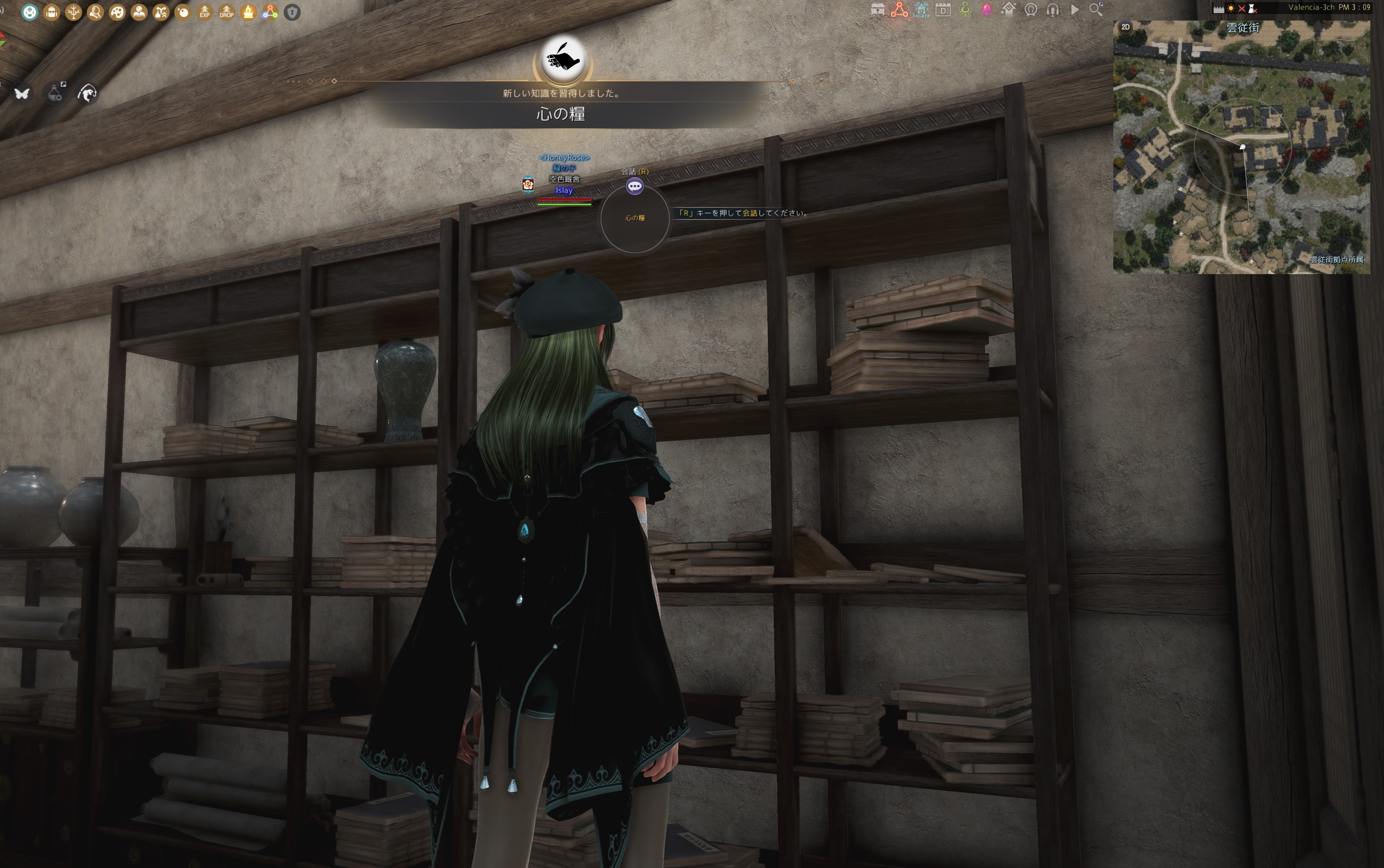Screen dimensions: 1384x868
Task: Open the potion settings icon
Action: 55,93
